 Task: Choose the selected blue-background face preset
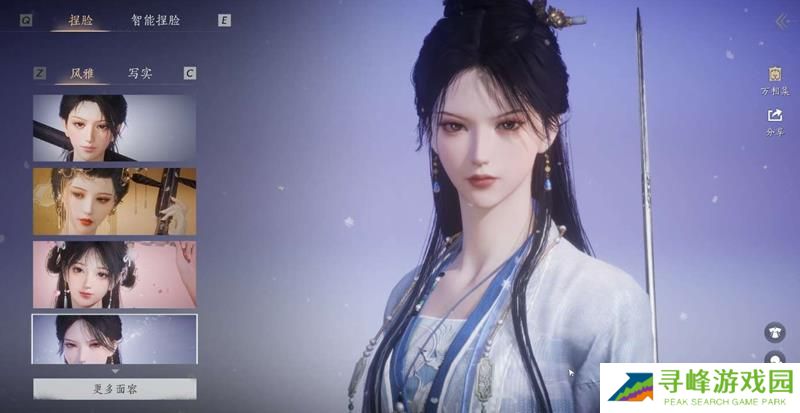tap(114, 339)
